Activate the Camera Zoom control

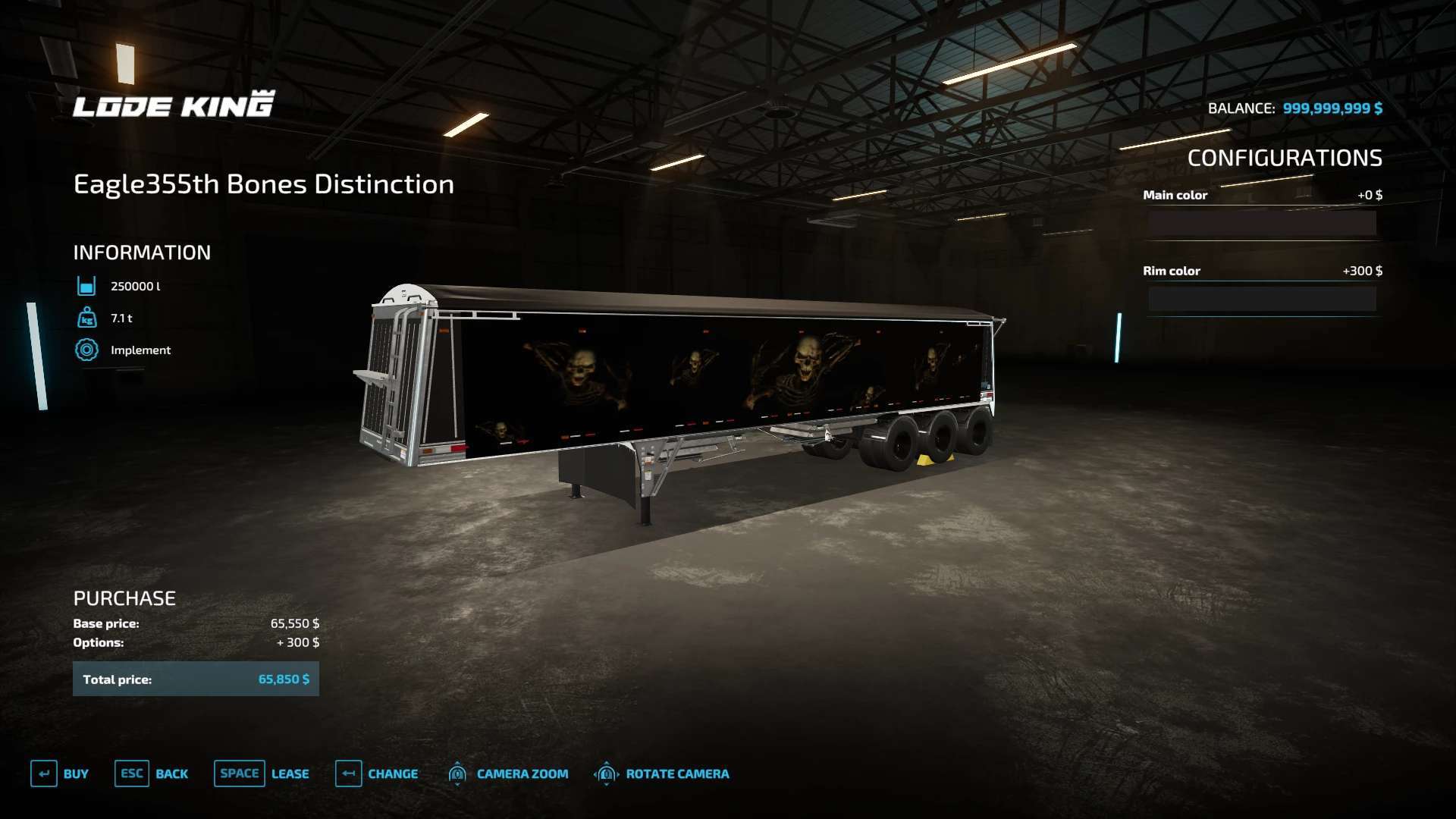point(508,773)
